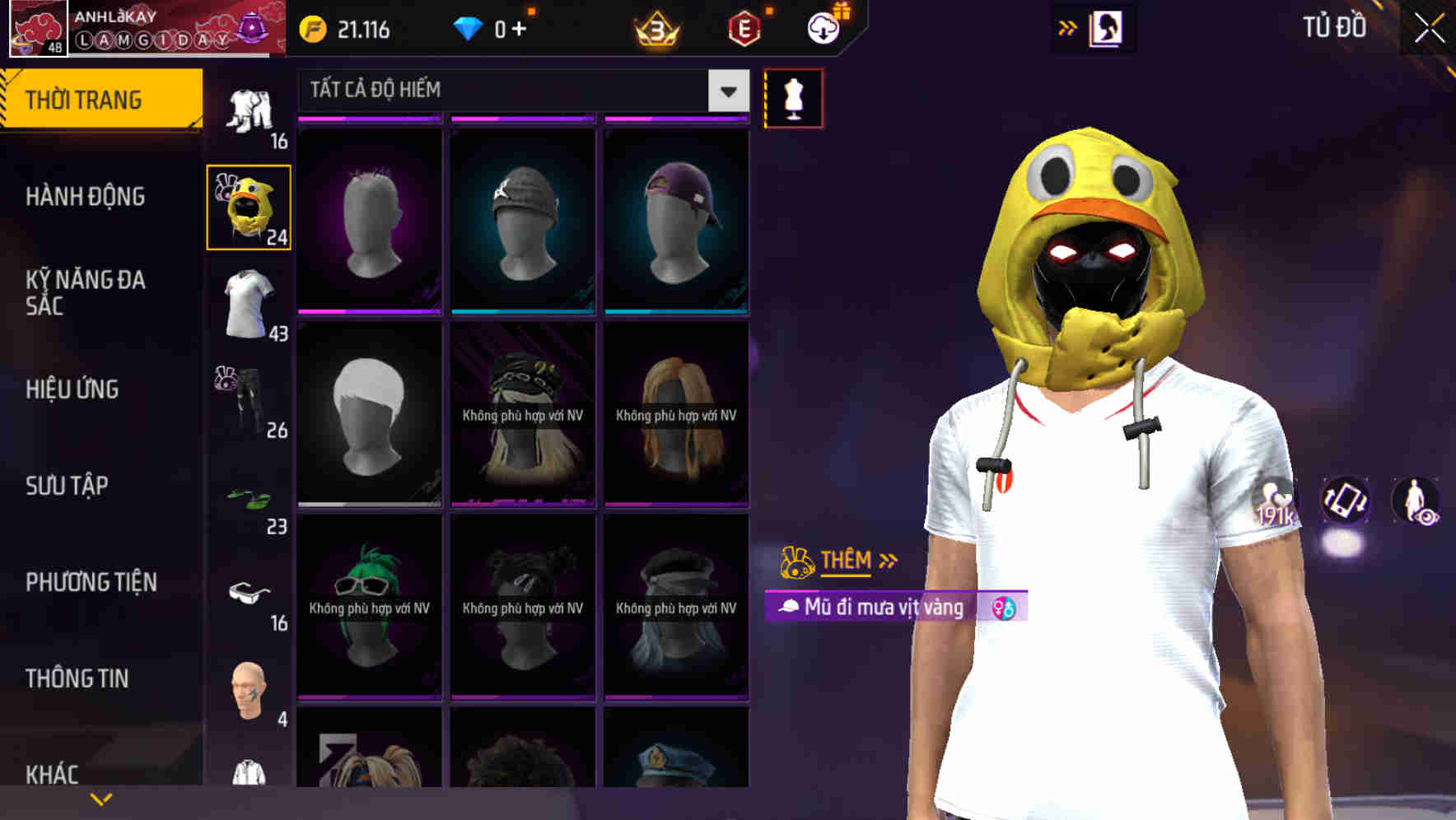
Task: Toggle the gender icon on Mũ đi mưa vịt vàng
Action: (x=1004, y=609)
